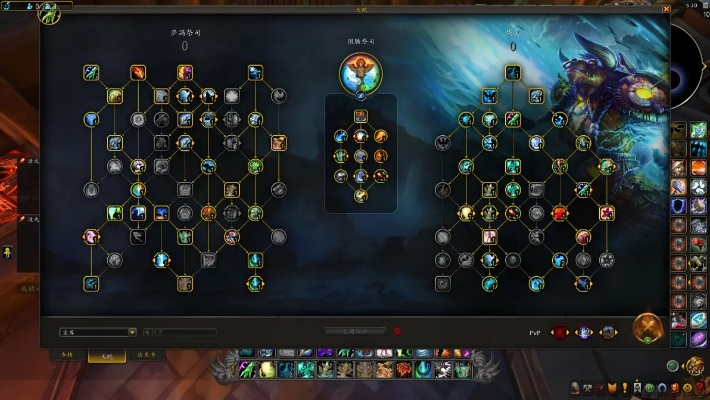Click the round orange emblem in the window corner

(x=647, y=329)
